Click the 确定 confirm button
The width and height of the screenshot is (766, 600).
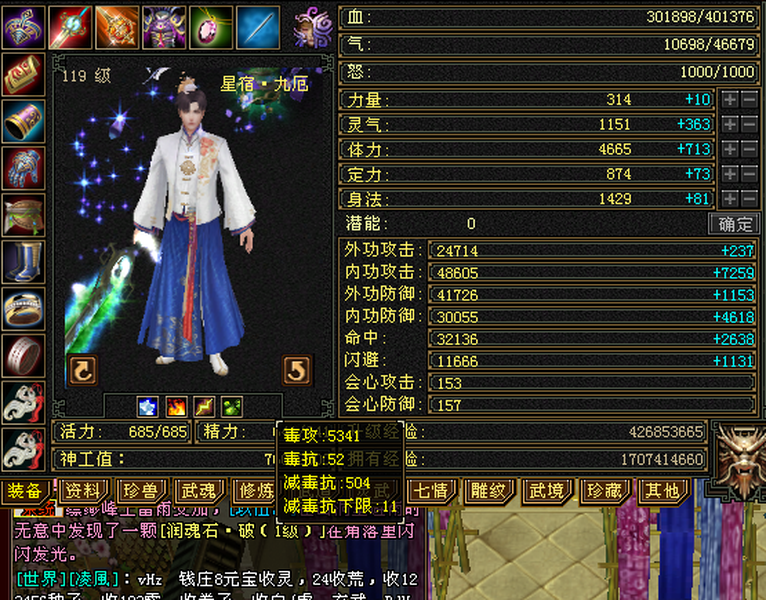(x=731, y=224)
